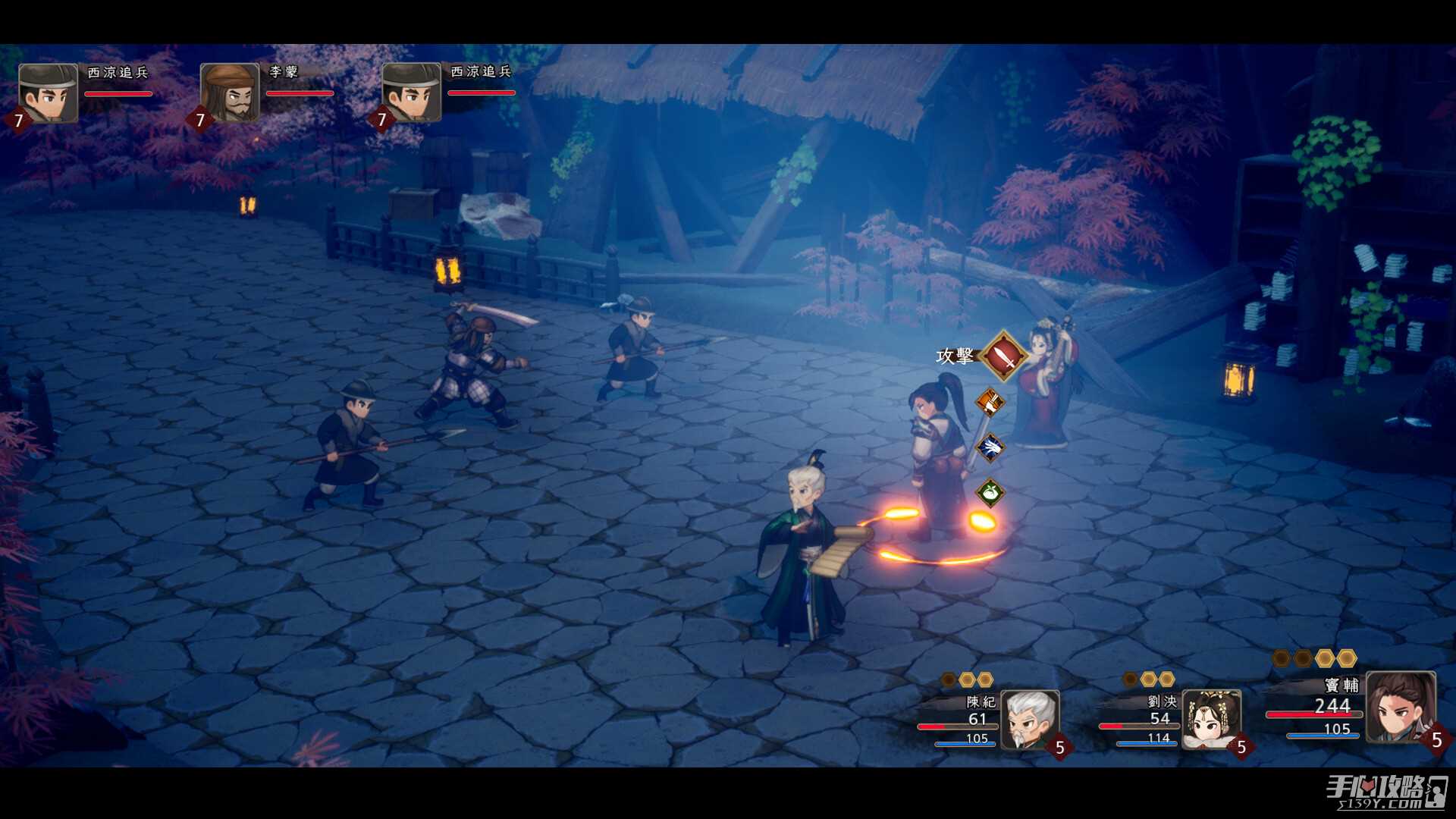Viewport: 1456px width, 819px height.
Task: Select 竇輔's party portrait
Action: pyautogui.click(x=1400, y=707)
